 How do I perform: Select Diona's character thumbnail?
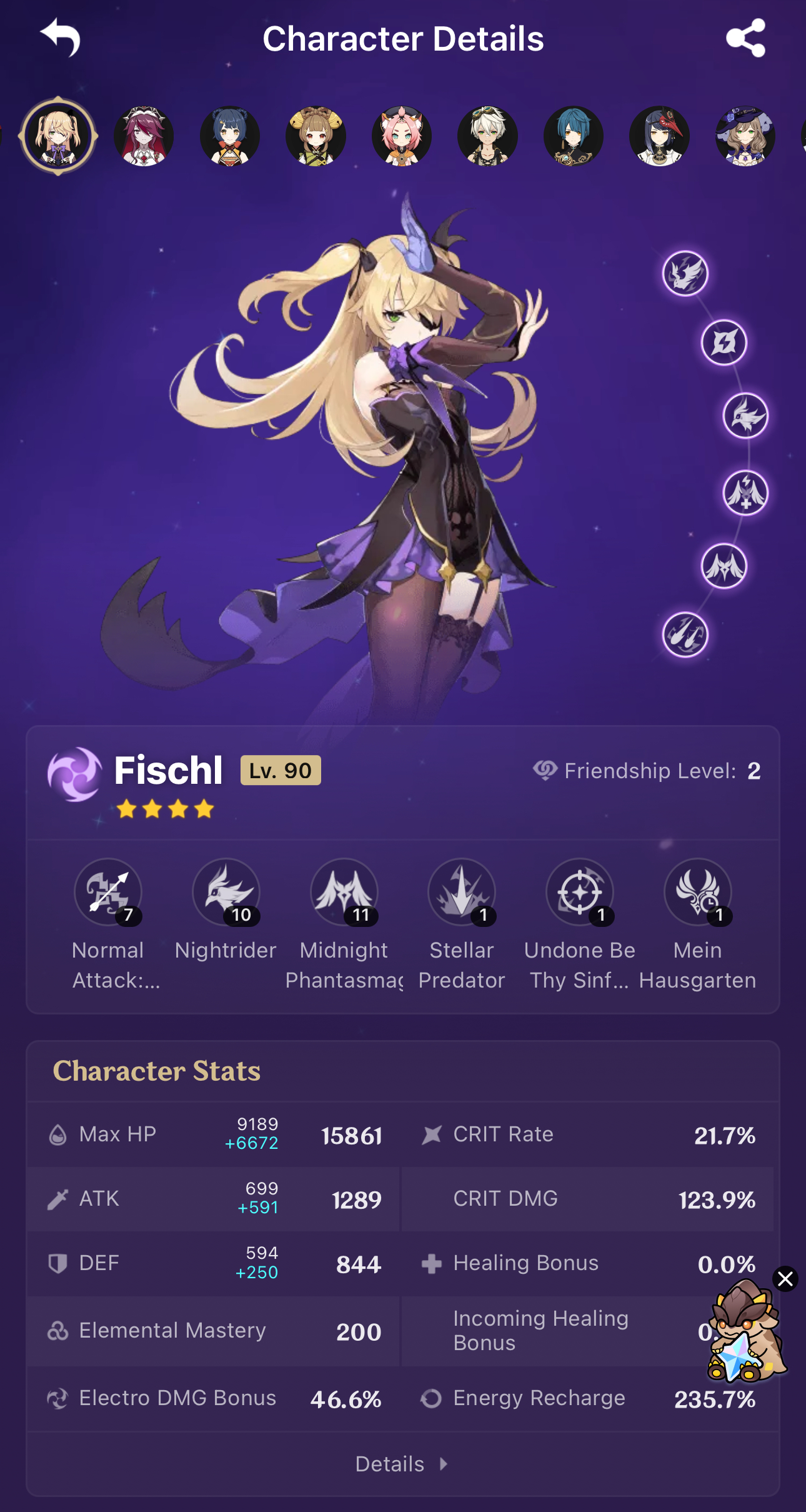[x=402, y=136]
